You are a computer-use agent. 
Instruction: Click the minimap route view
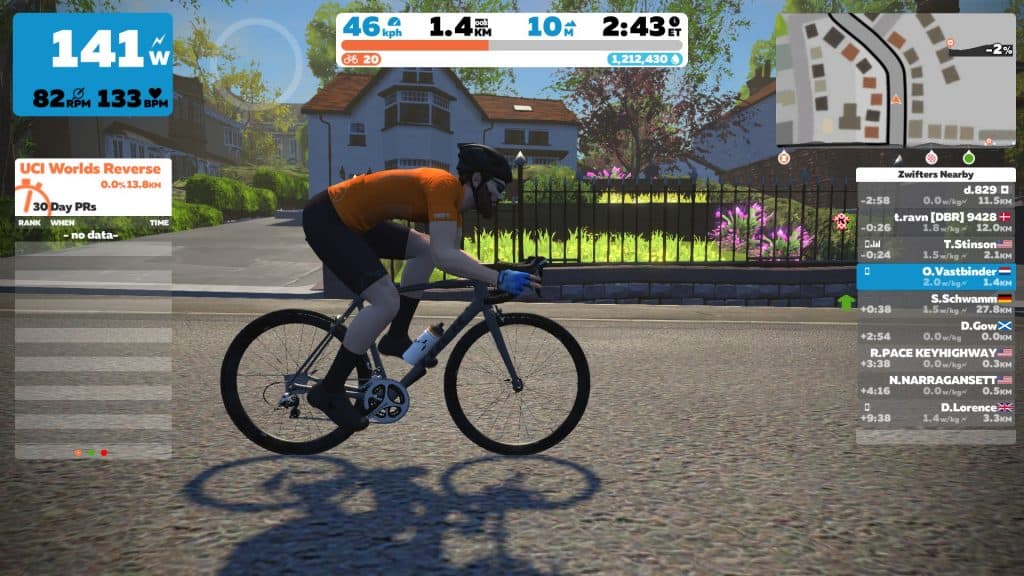pyautogui.click(x=895, y=80)
